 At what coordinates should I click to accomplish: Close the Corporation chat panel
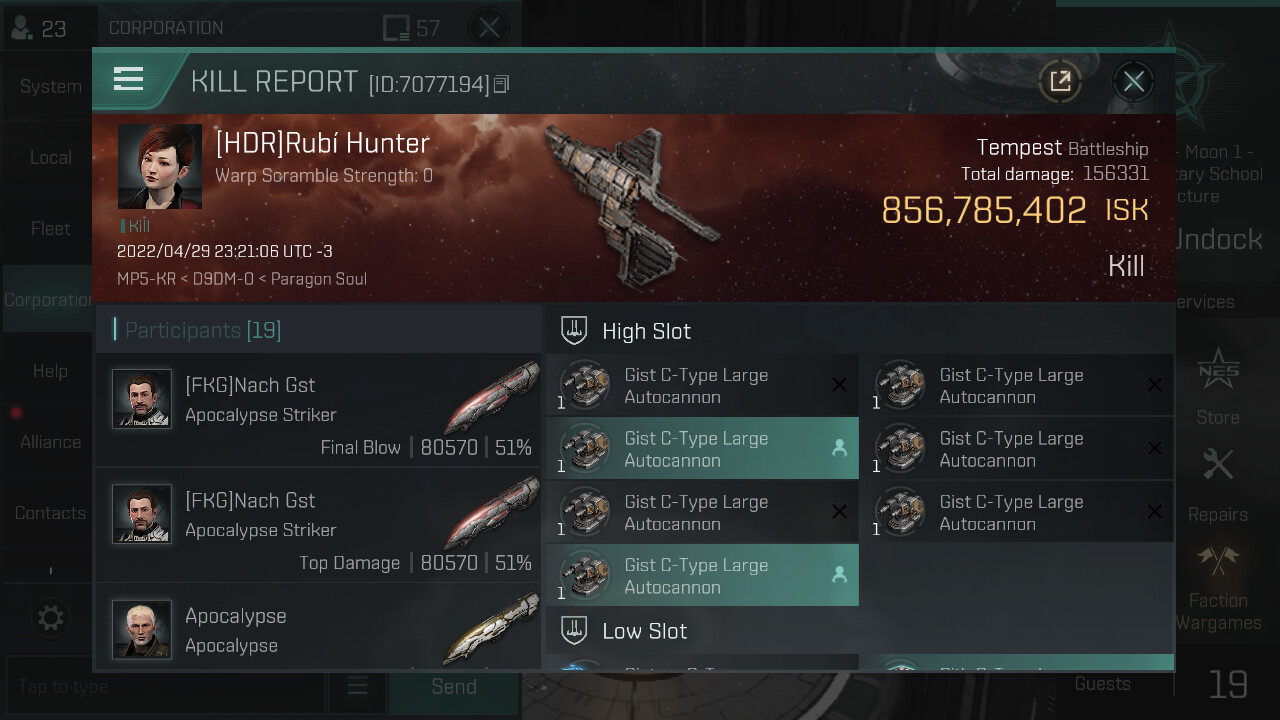coord(489,28)
